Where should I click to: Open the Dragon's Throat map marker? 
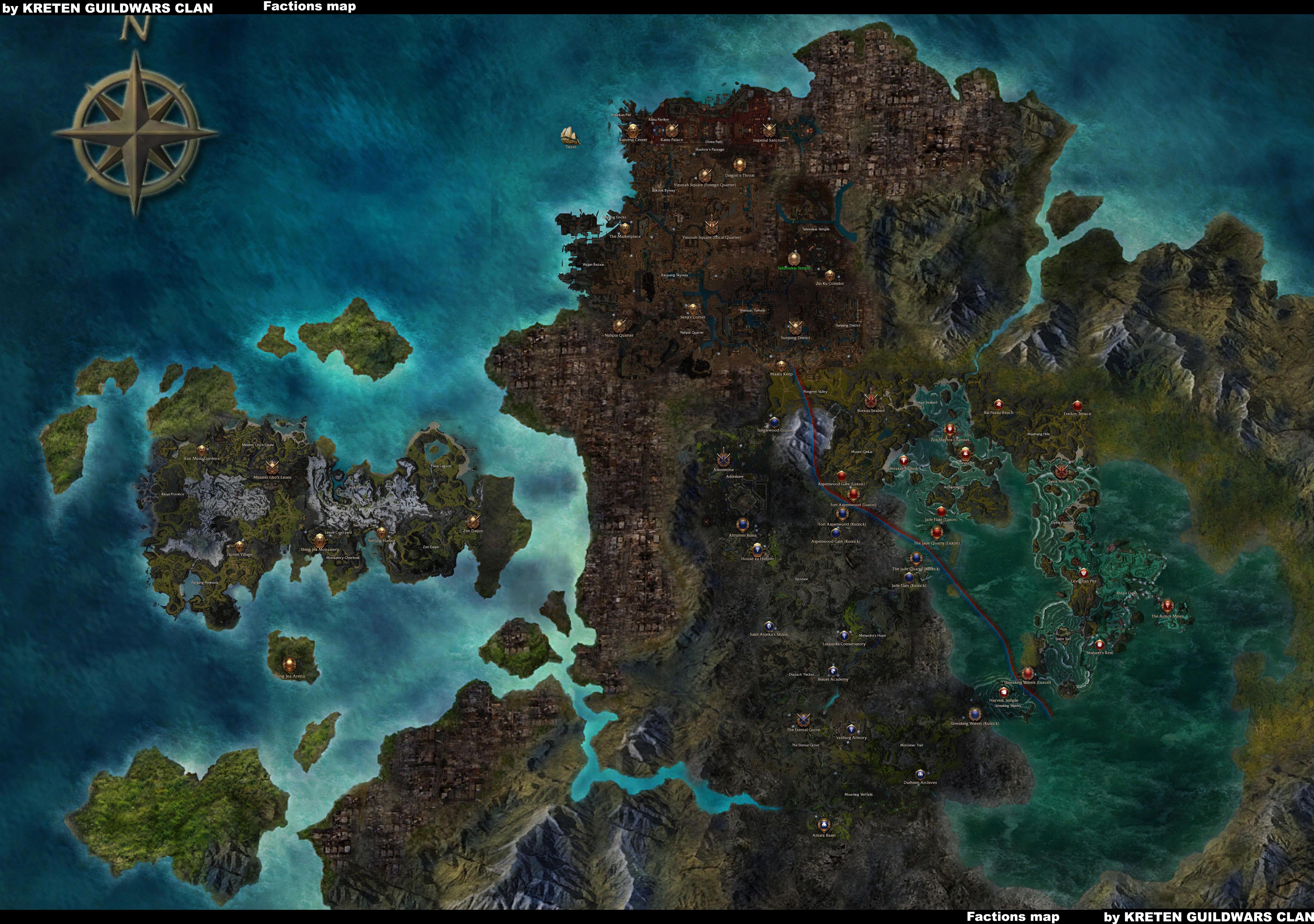coord(740,165)
